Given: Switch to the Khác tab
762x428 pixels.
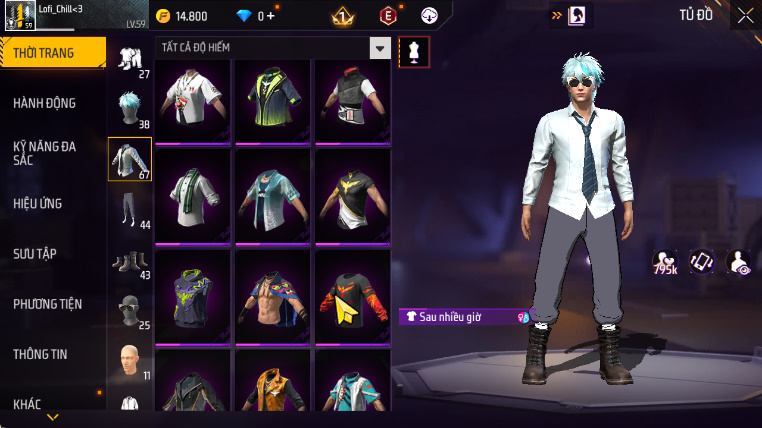Looking at the screenshot, I should coord(28,403).
